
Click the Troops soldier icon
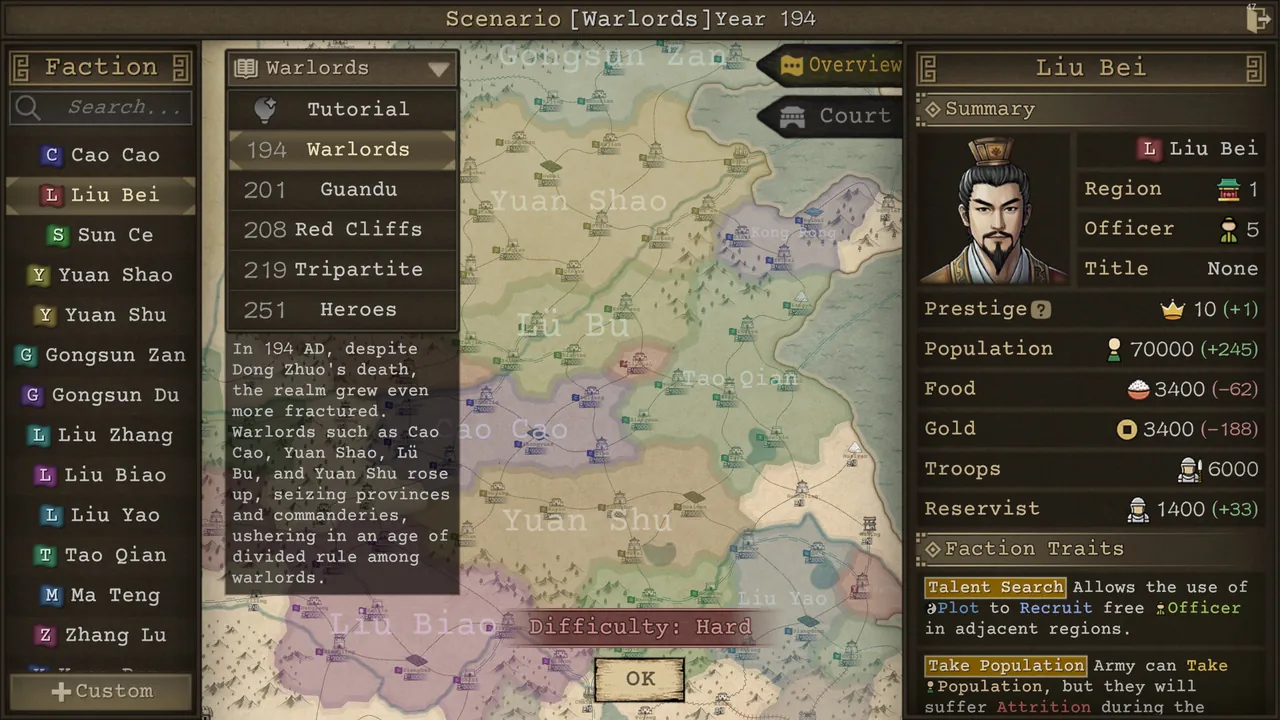(1188, 468)
